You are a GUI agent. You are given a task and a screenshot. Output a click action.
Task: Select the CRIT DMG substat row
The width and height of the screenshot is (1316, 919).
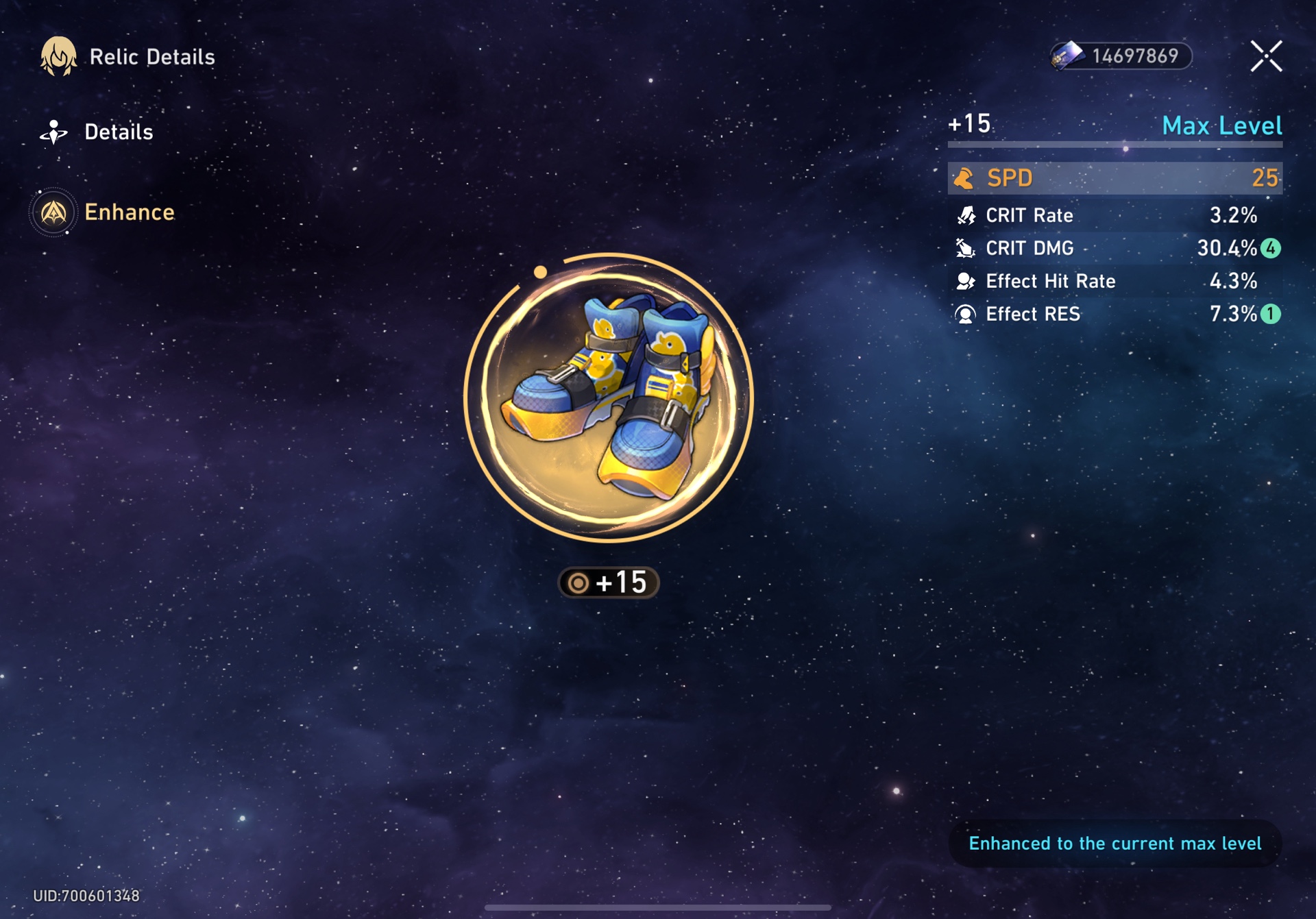1114,248
